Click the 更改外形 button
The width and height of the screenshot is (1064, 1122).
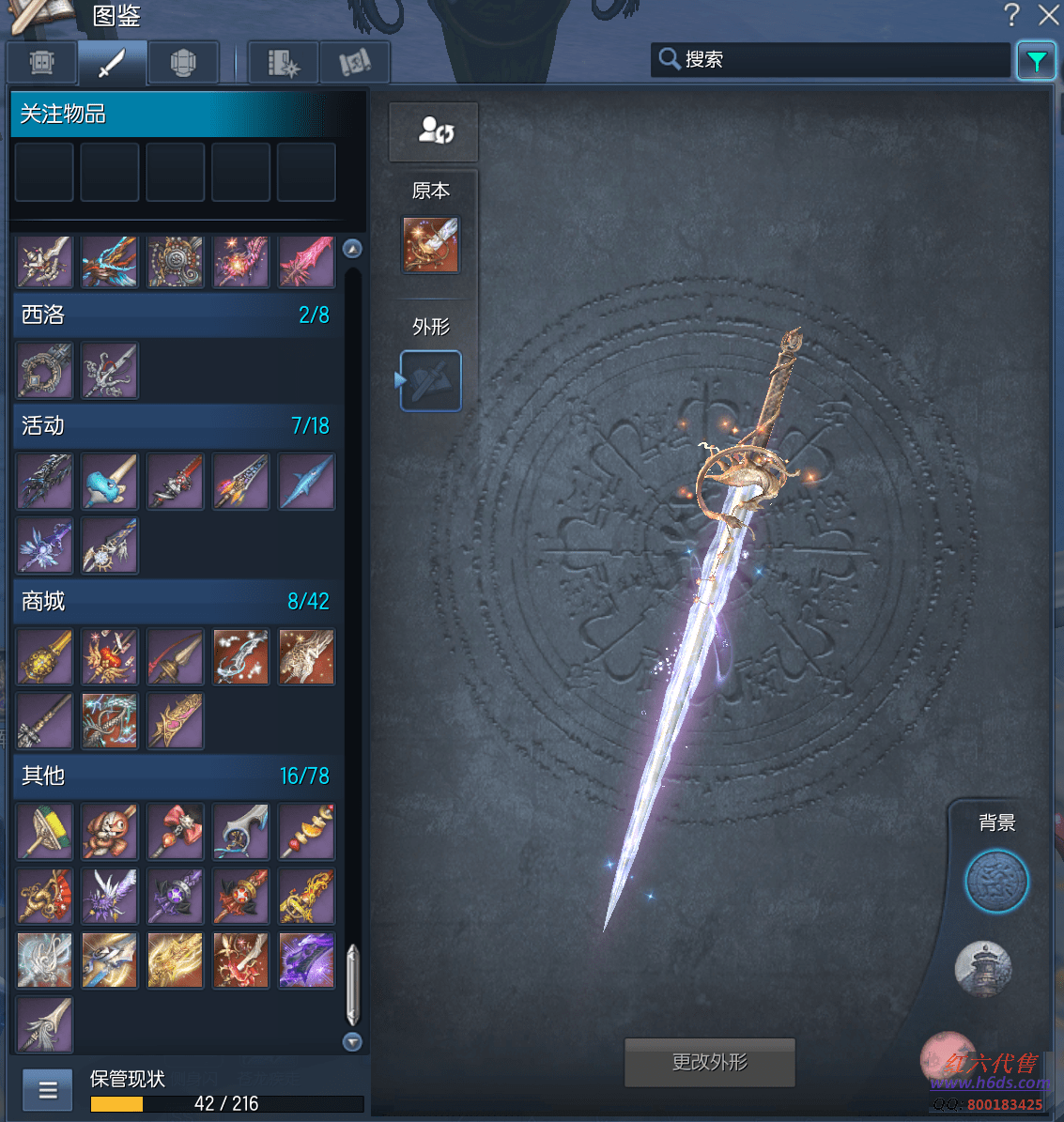(709, 1062)
